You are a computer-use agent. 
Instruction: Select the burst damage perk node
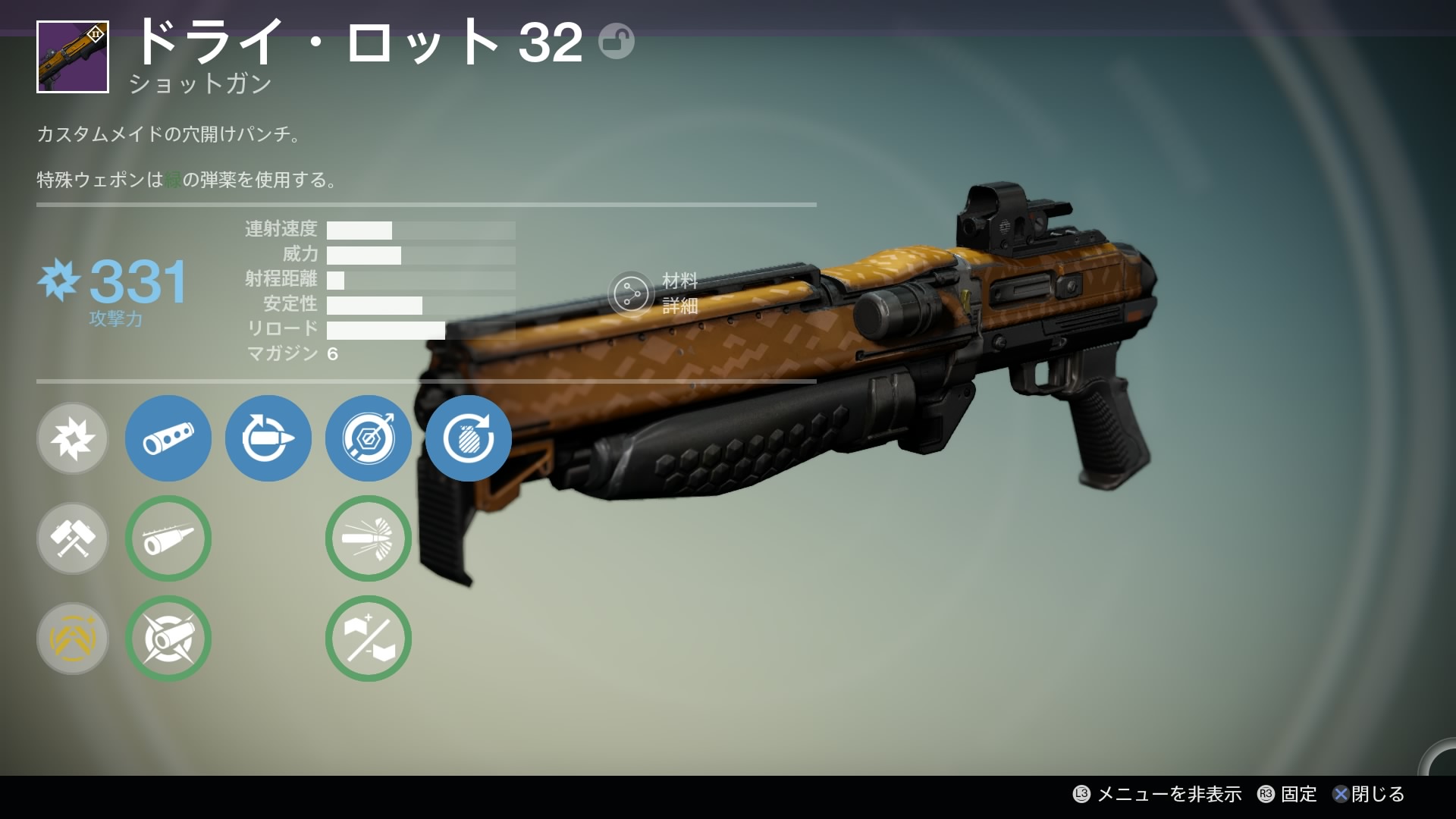coord(73,438)
